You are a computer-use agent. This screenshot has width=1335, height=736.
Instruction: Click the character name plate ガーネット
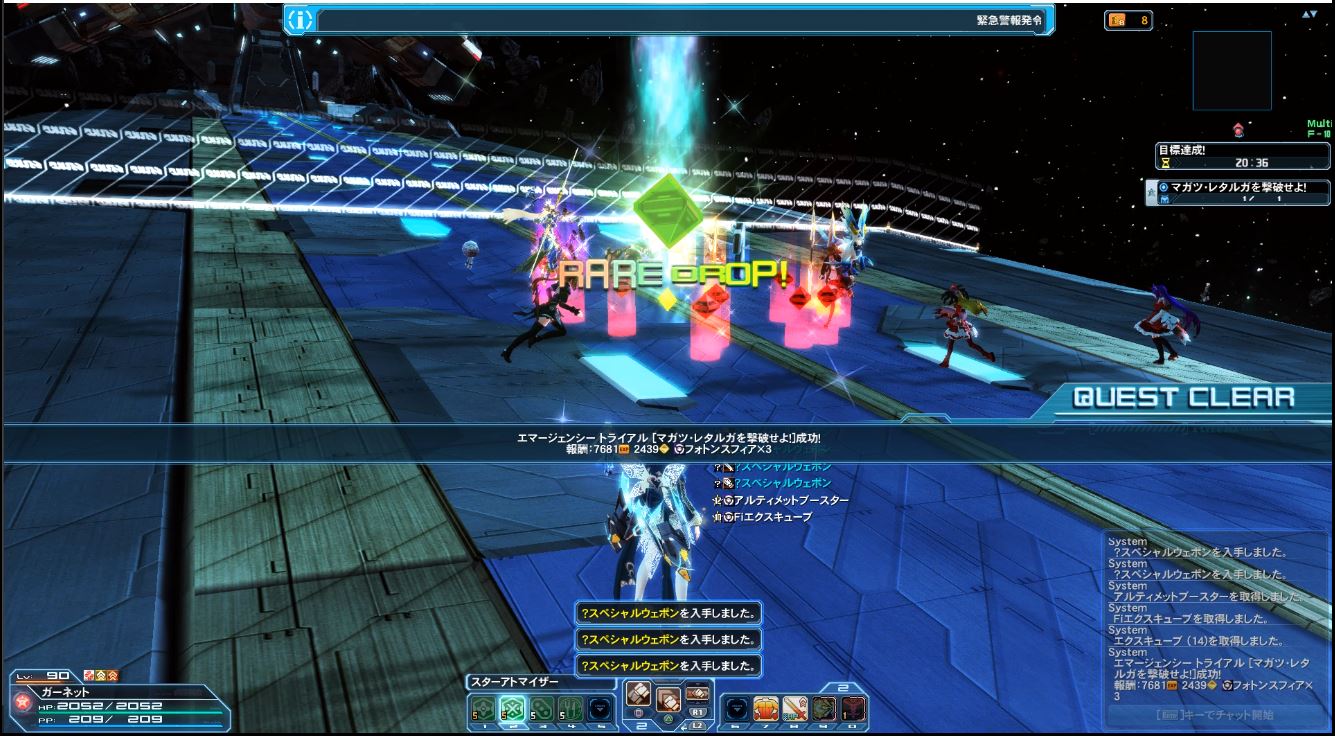click(x=65, y=692)
